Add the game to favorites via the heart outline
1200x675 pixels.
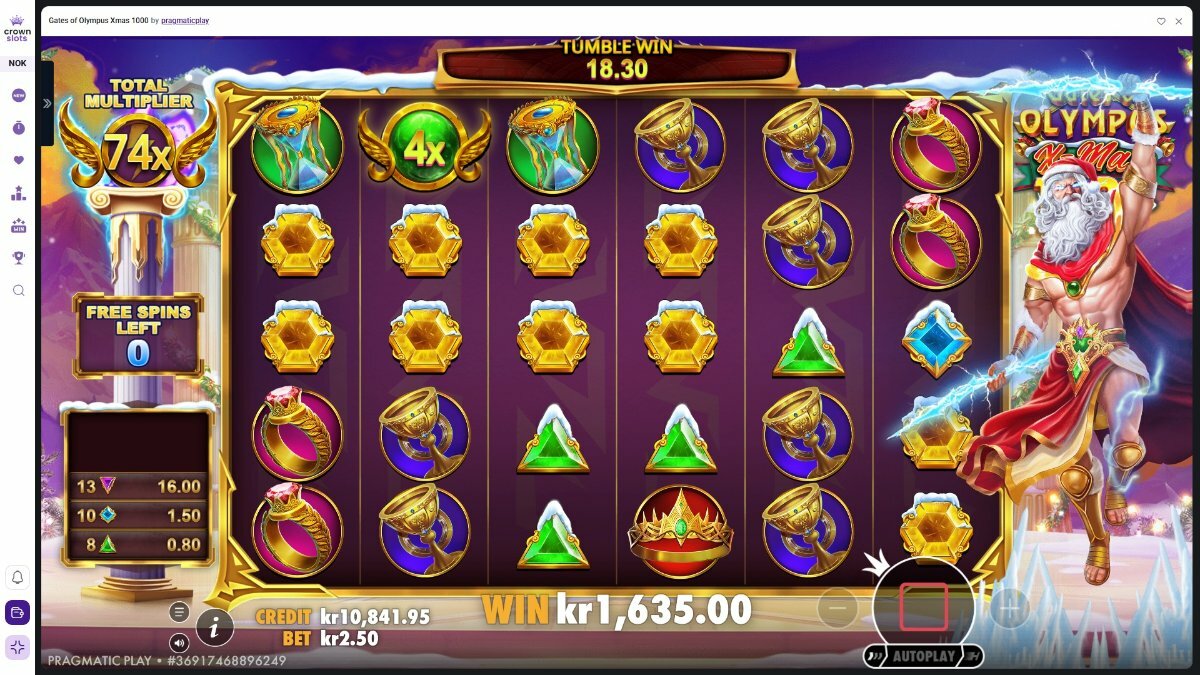pos(1161,20)
